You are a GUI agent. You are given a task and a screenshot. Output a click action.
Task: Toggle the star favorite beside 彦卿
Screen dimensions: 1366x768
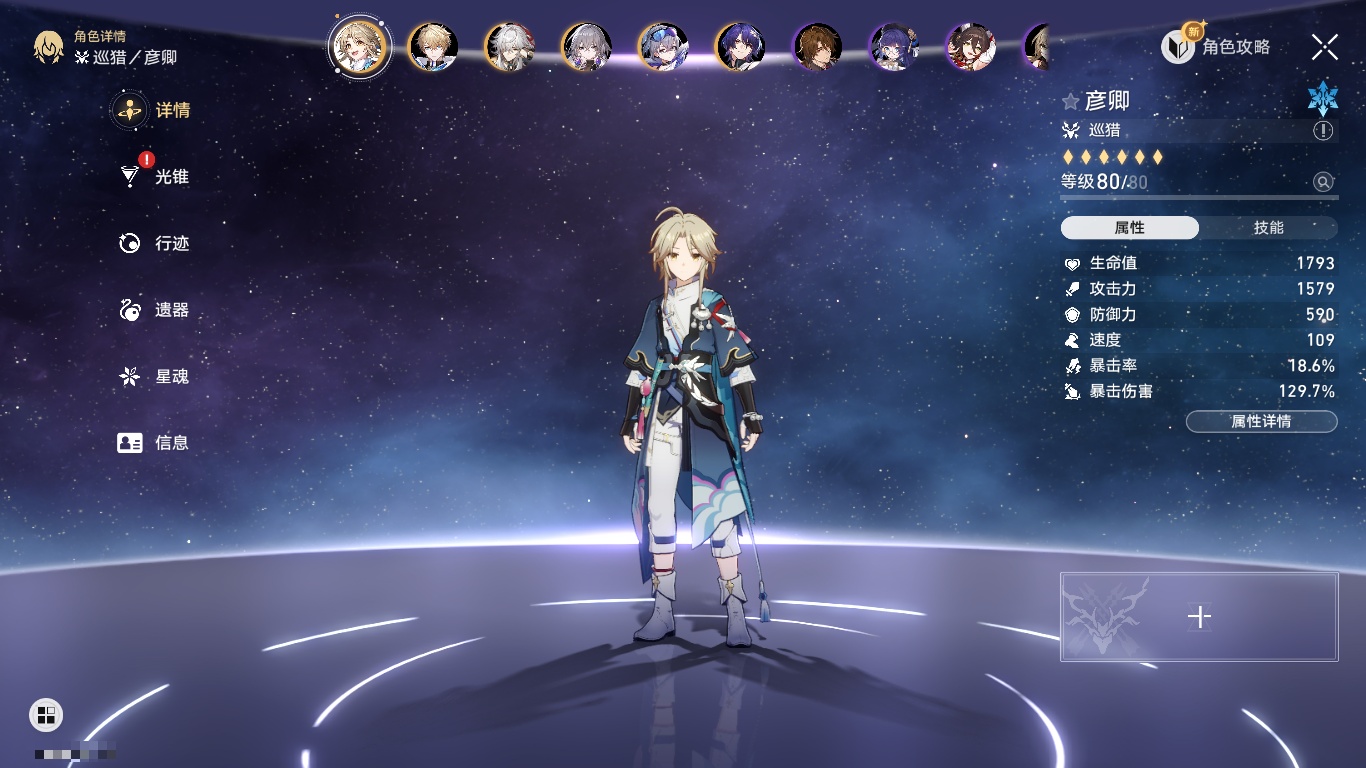click(1071, 102)
